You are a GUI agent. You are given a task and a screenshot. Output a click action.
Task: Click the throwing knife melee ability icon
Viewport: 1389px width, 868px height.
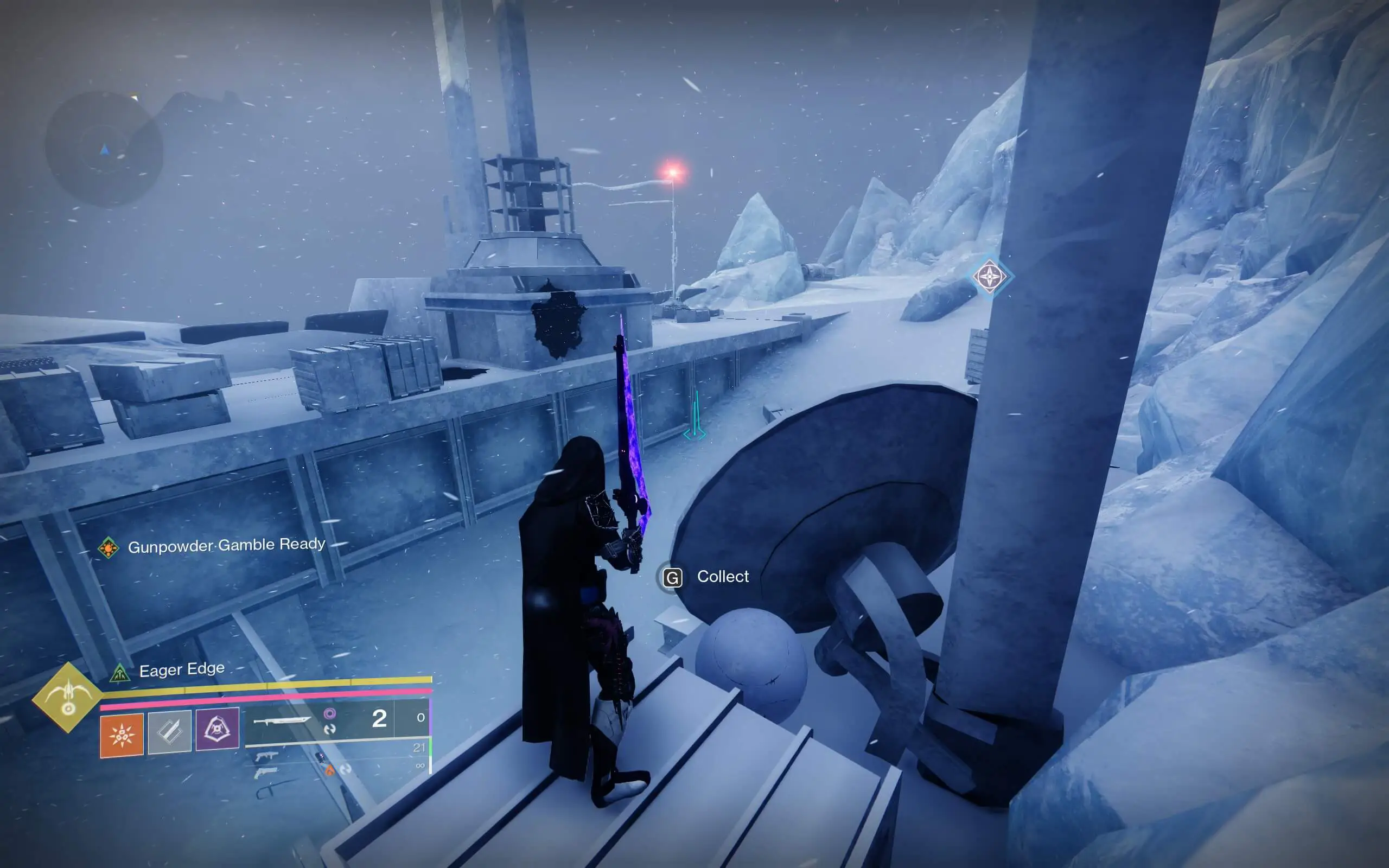click(170, 732)
